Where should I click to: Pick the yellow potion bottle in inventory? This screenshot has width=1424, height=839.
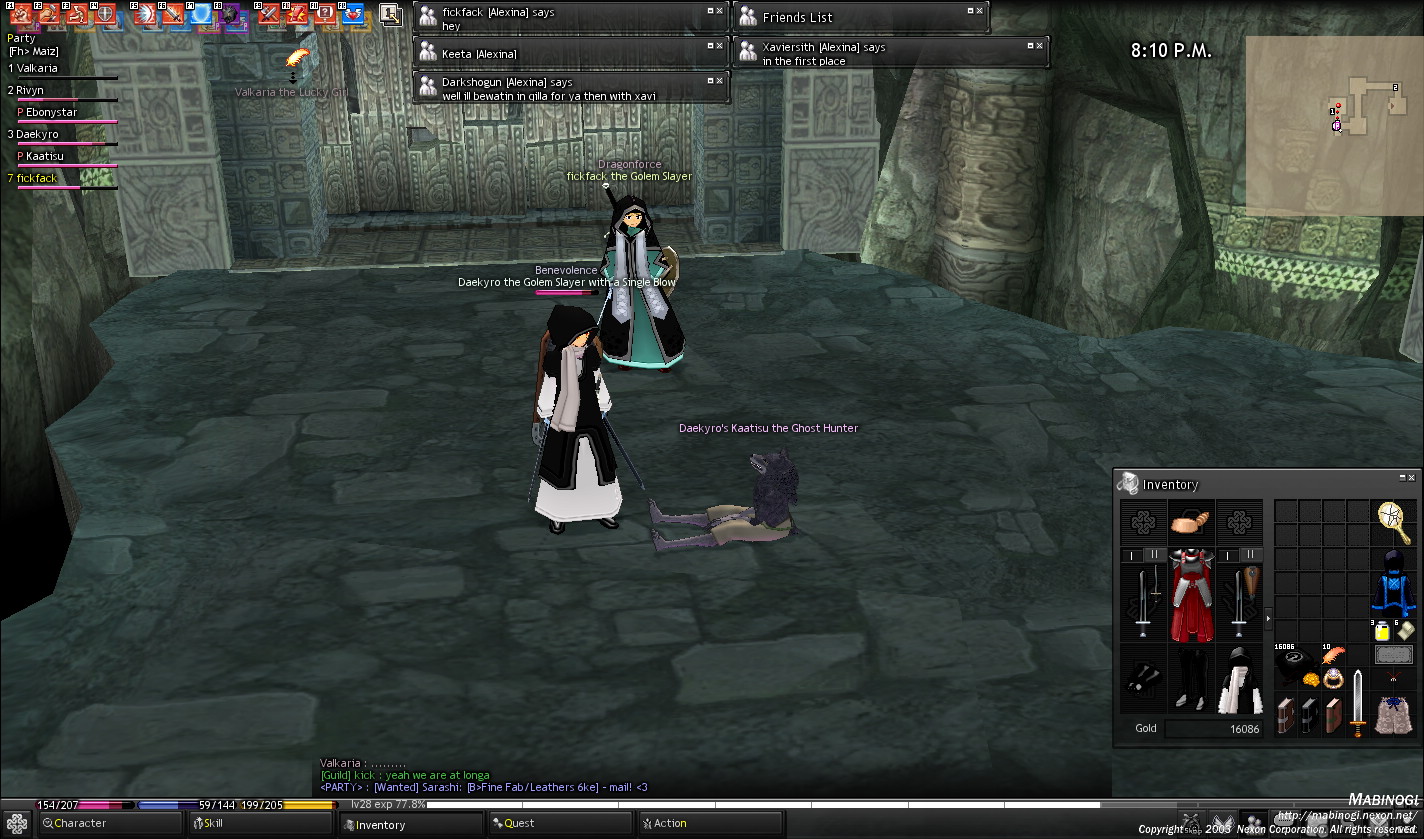click(x=1381, y=631)
